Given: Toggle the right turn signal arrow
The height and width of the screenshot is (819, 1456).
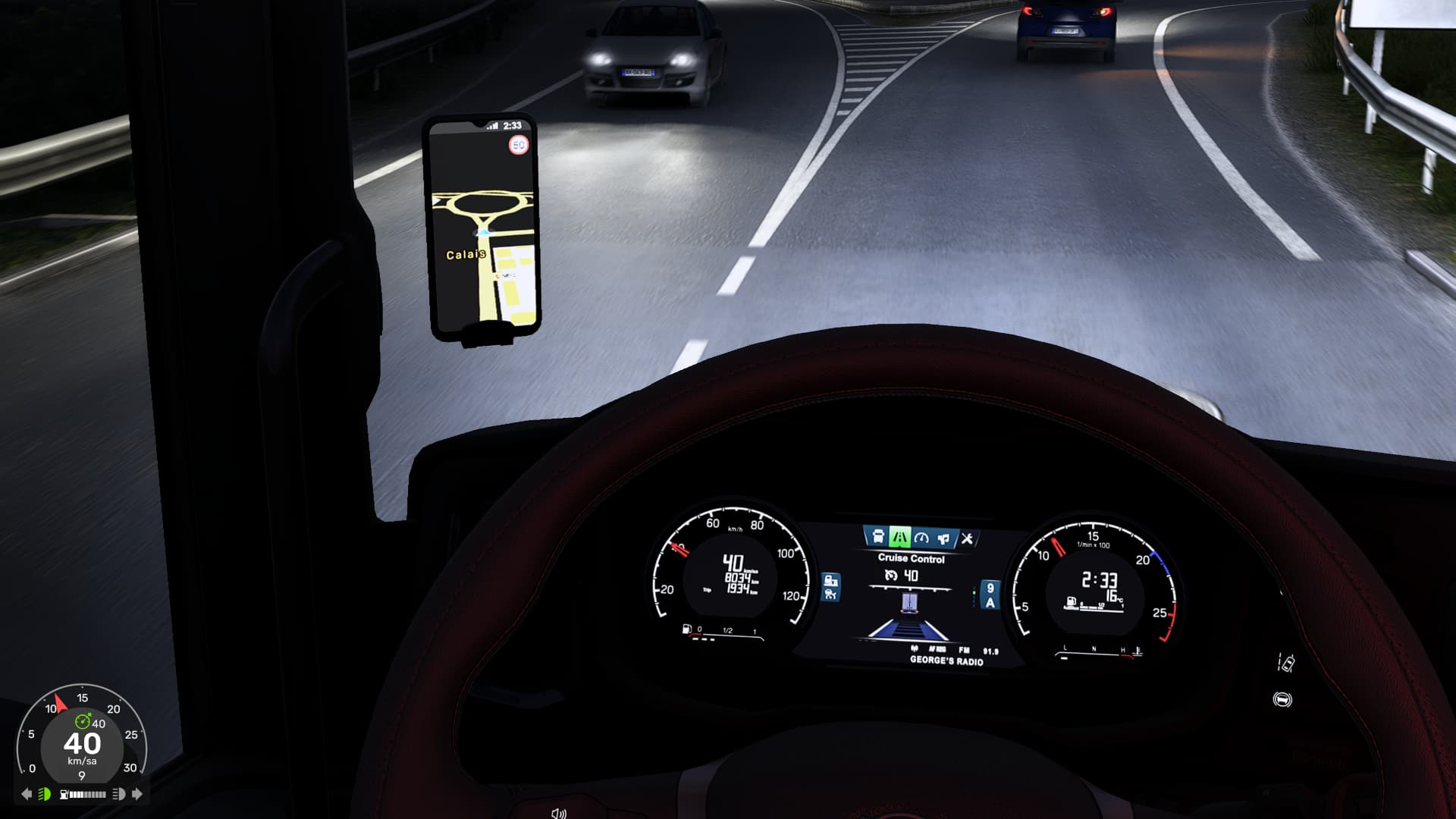Looking at the screenshot, I should tap(137, 794).
